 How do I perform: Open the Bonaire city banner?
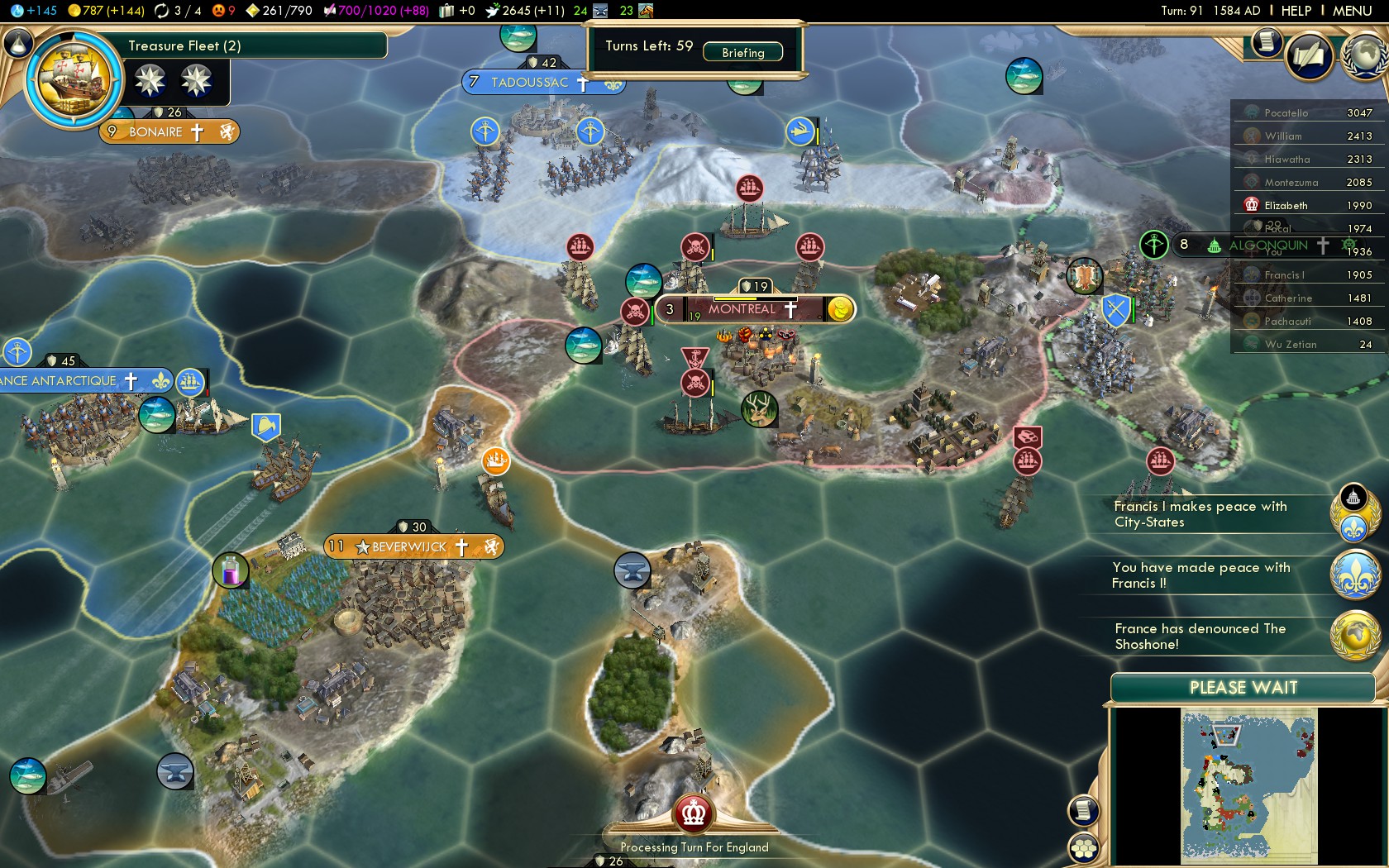click(x=155, y=131)
